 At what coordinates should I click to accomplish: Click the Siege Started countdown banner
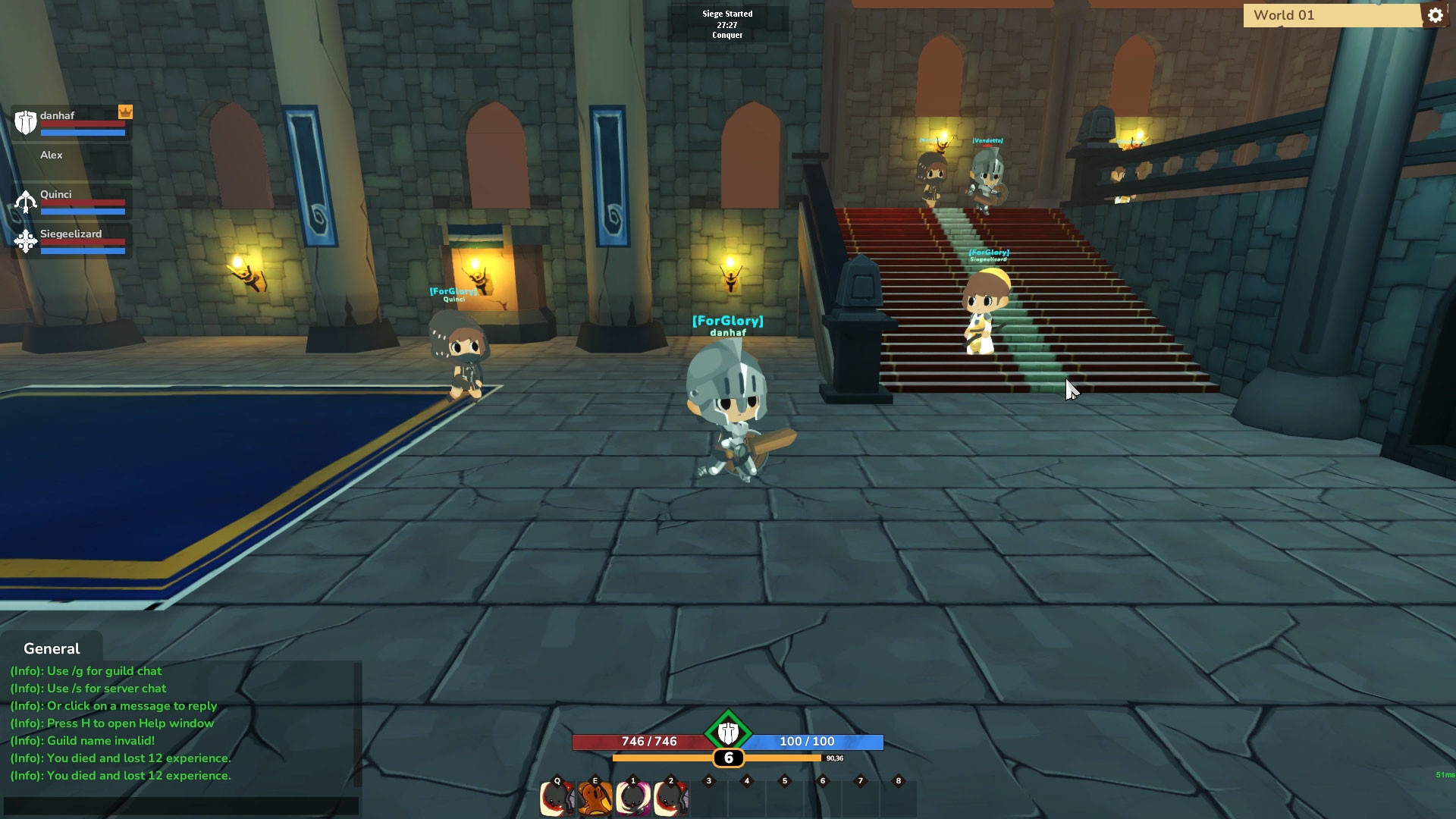pyautogui.click(x=727, y=23)
